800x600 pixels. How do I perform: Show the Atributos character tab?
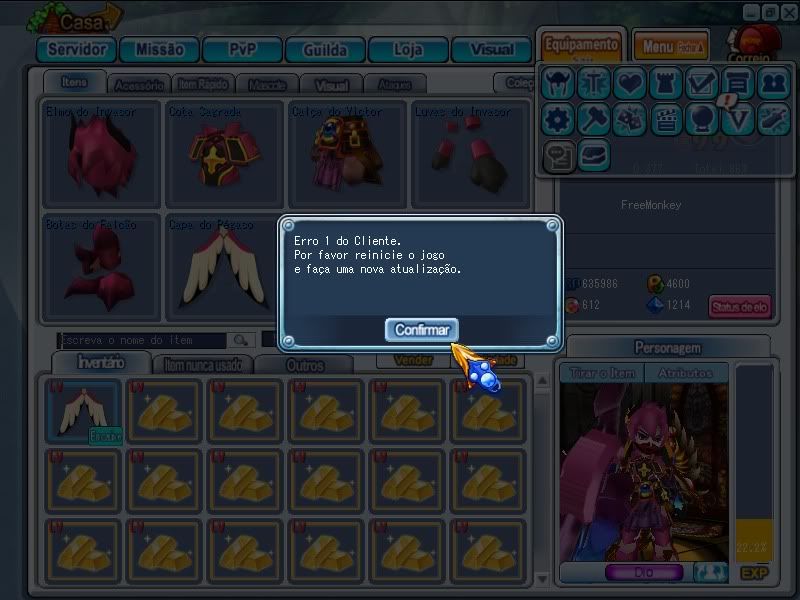coord(686,373)
